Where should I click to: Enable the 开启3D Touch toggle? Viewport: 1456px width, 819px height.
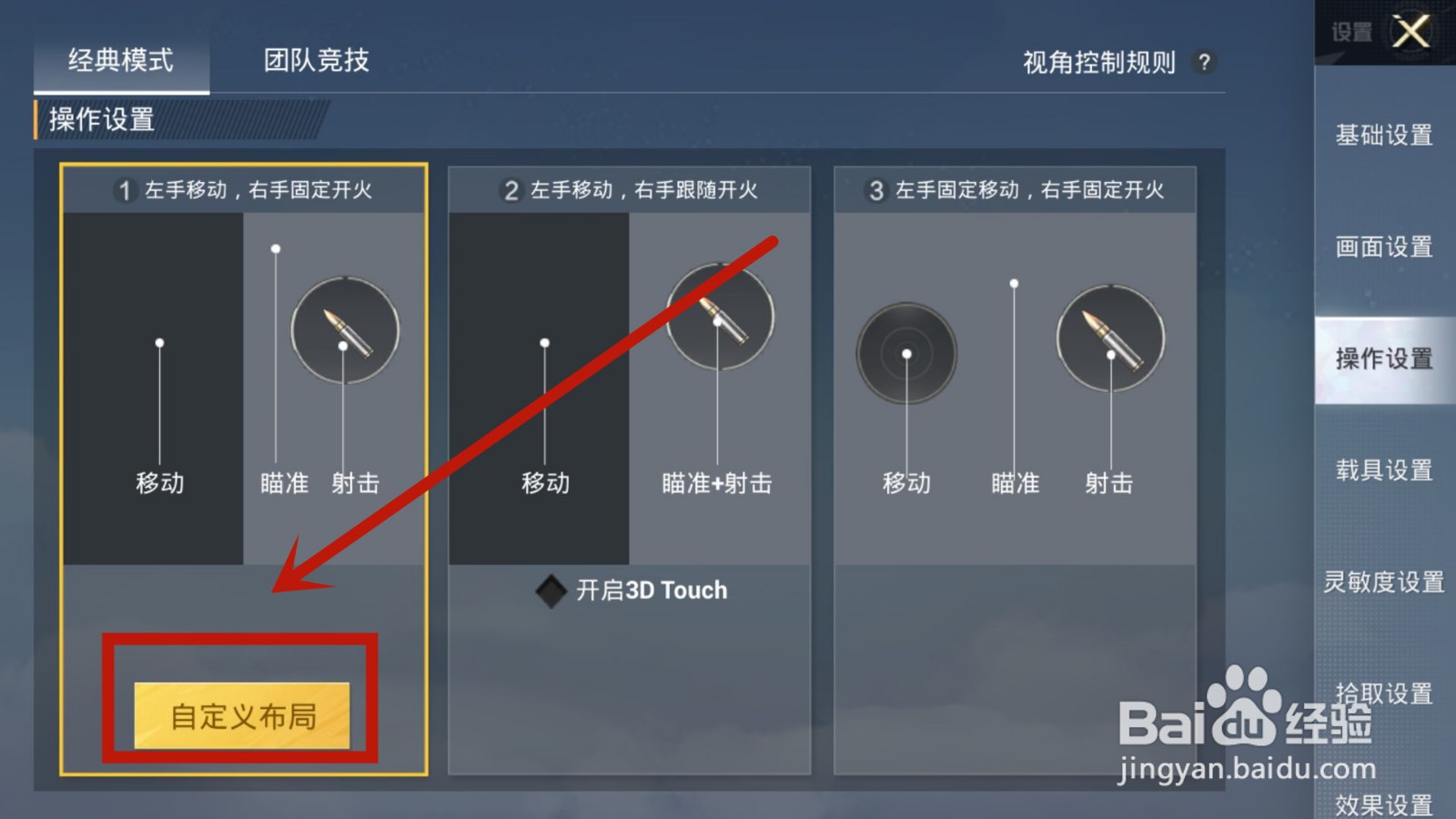pos(550,590)
